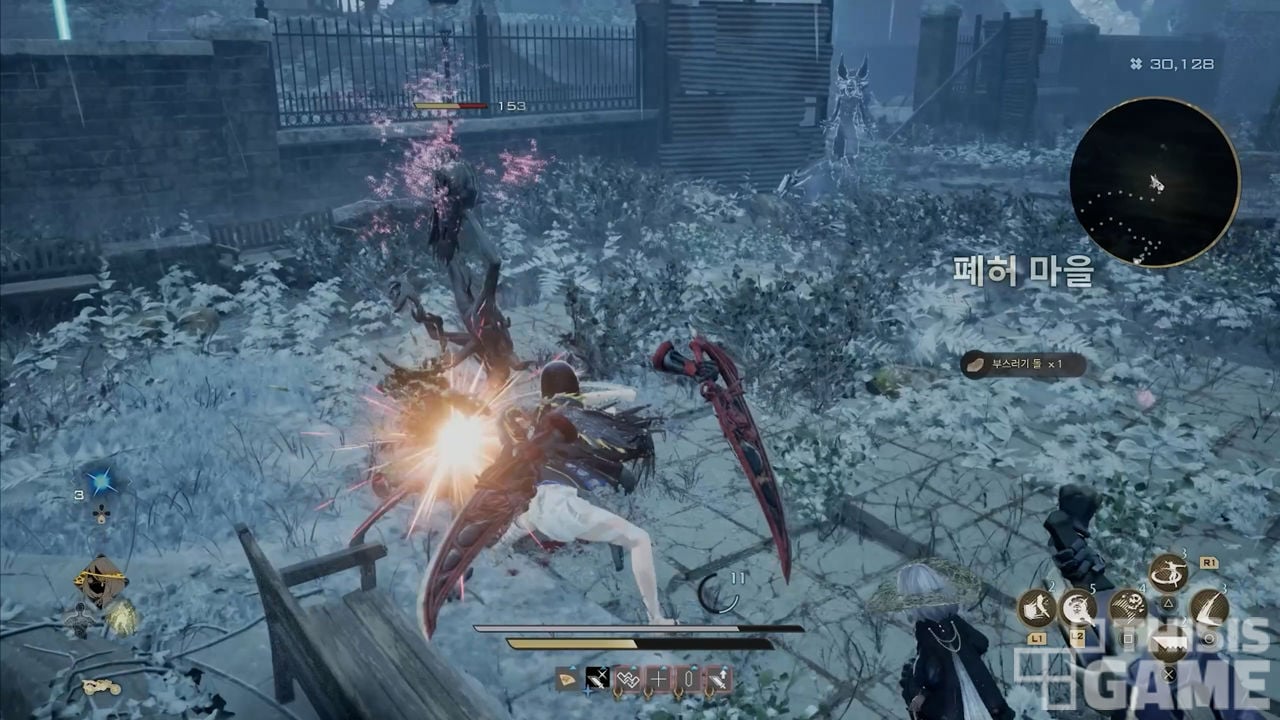Trigger the curved blade slash skill

tap(1209, 607)
